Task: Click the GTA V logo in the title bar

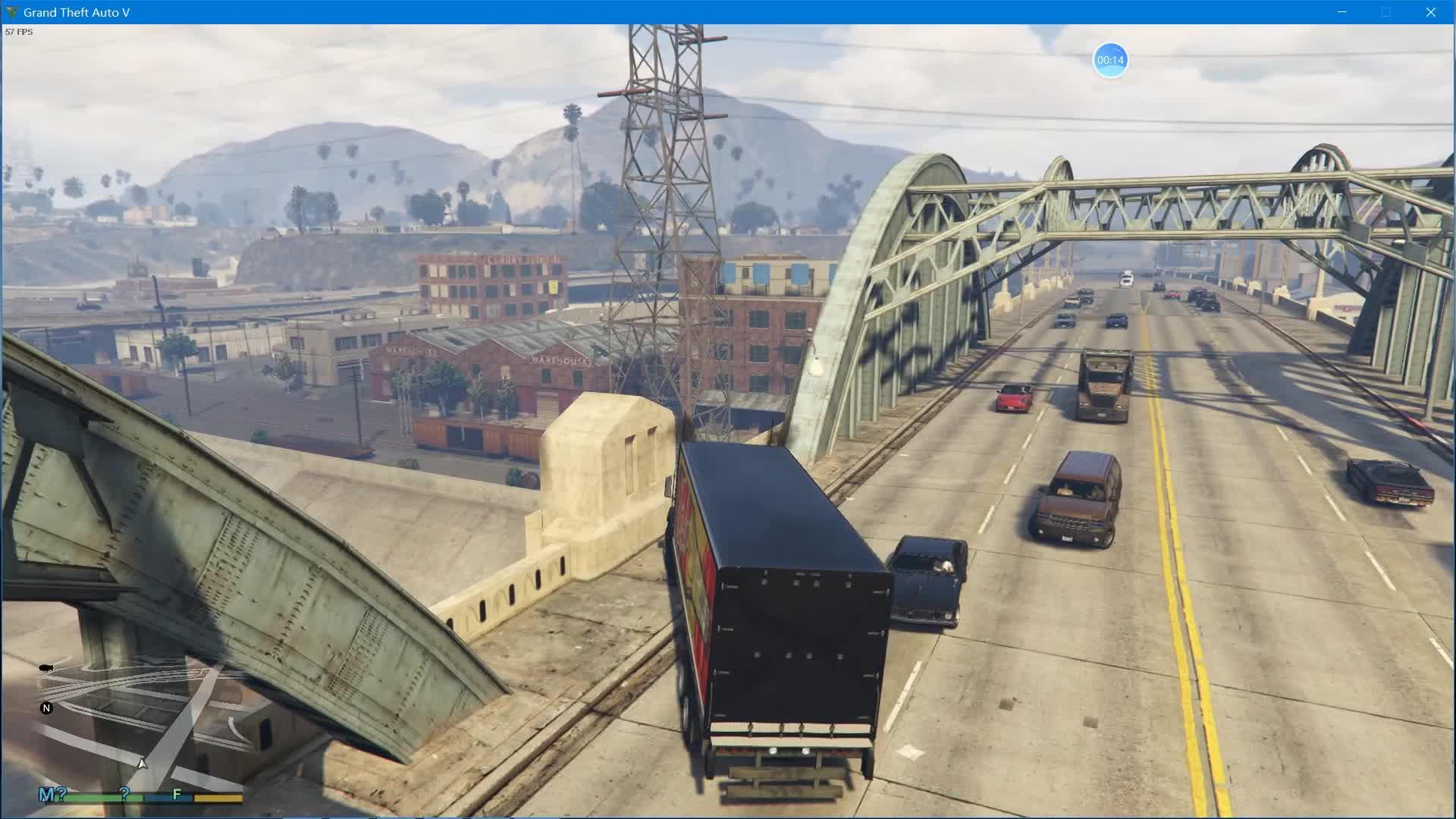Action: pyautogui.click(x=11, y=12)
